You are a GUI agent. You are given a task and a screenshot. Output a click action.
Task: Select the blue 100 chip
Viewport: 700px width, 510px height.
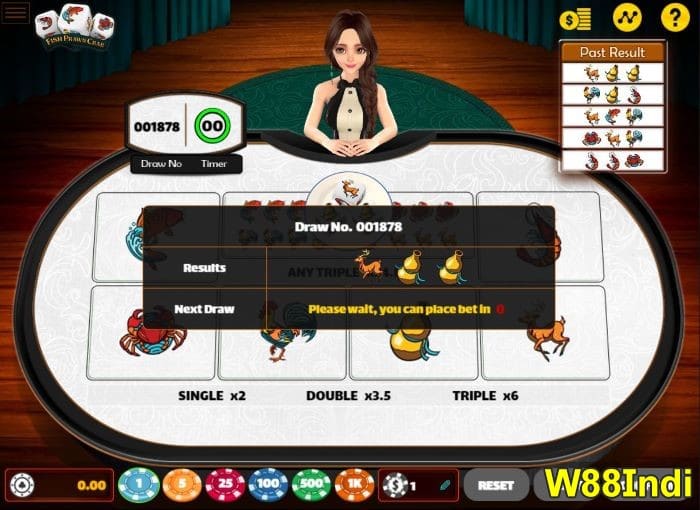pyautogui.click(x=268, y=485)
